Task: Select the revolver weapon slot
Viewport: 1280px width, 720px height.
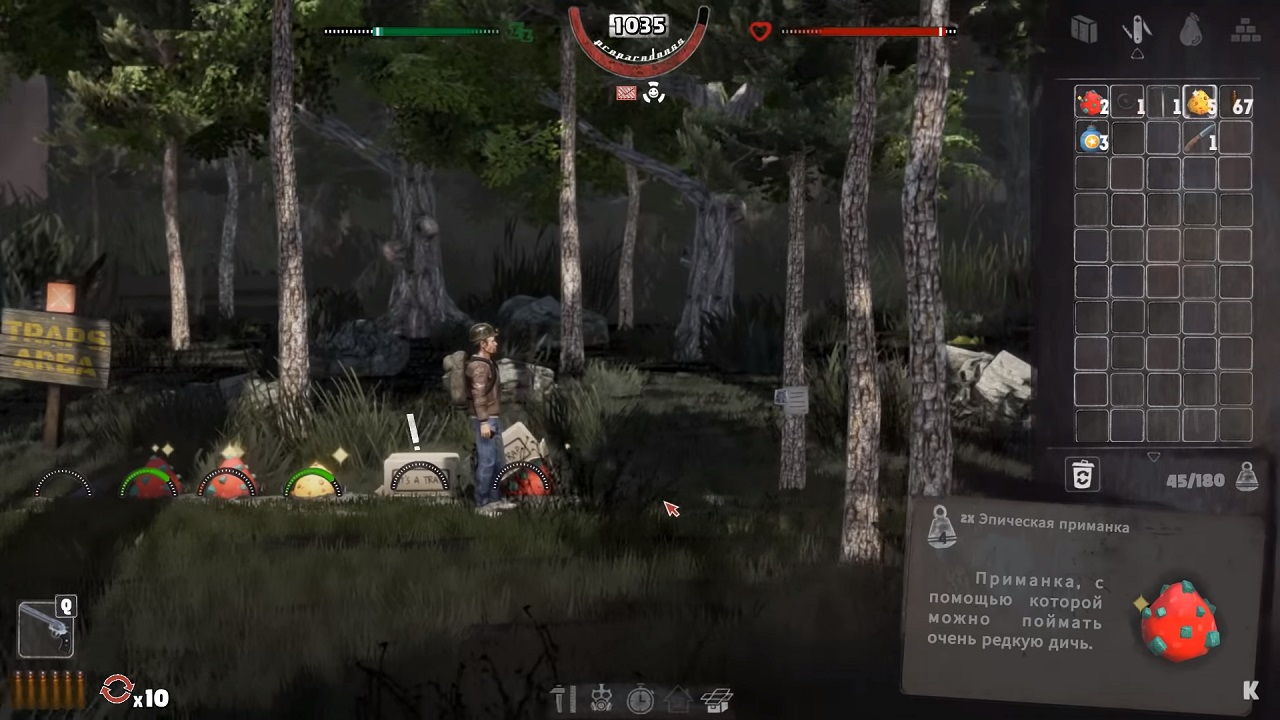Action: (x=46, y=628)
